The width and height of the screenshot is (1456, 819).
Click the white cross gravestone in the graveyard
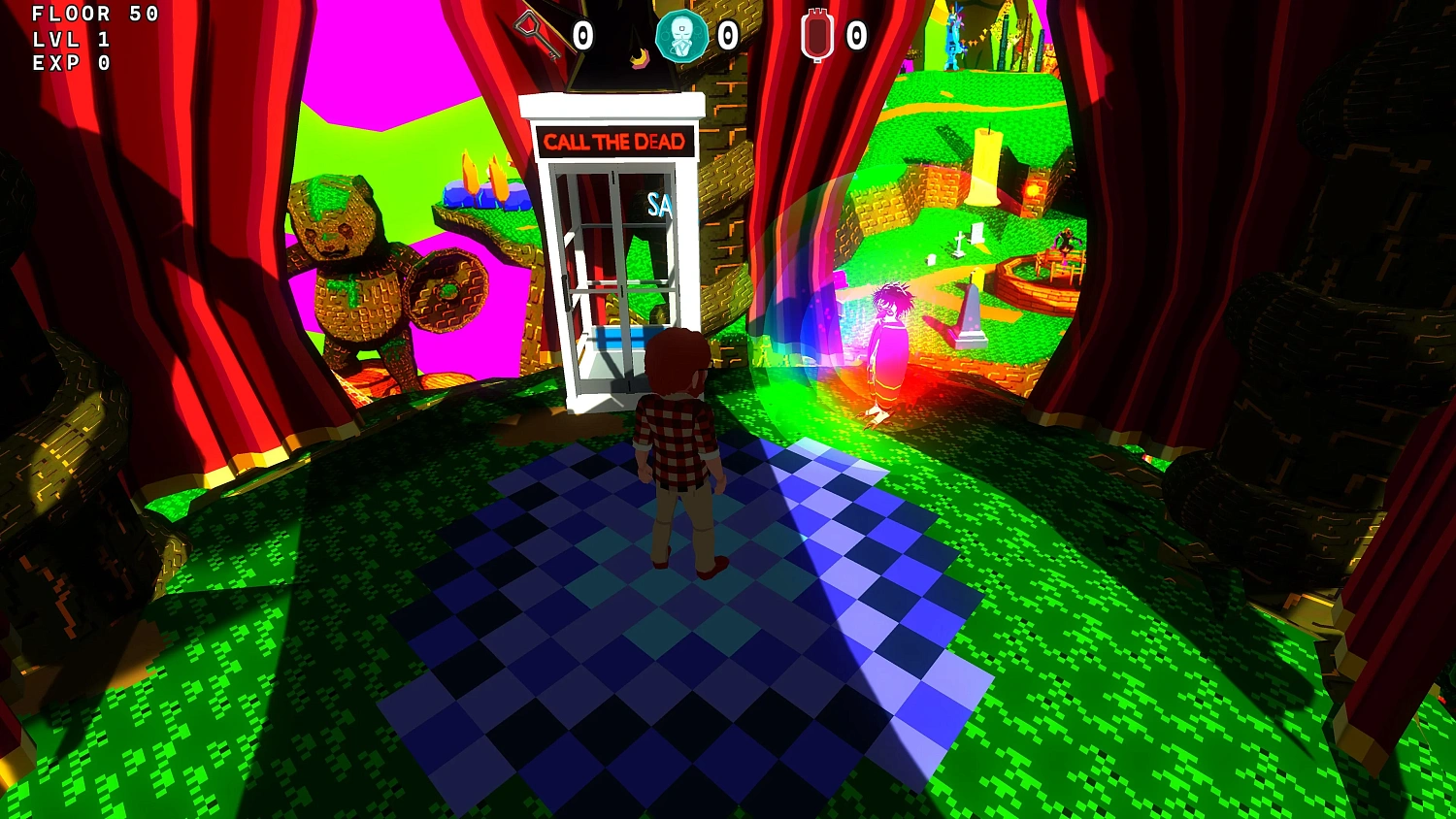[961, 243]
